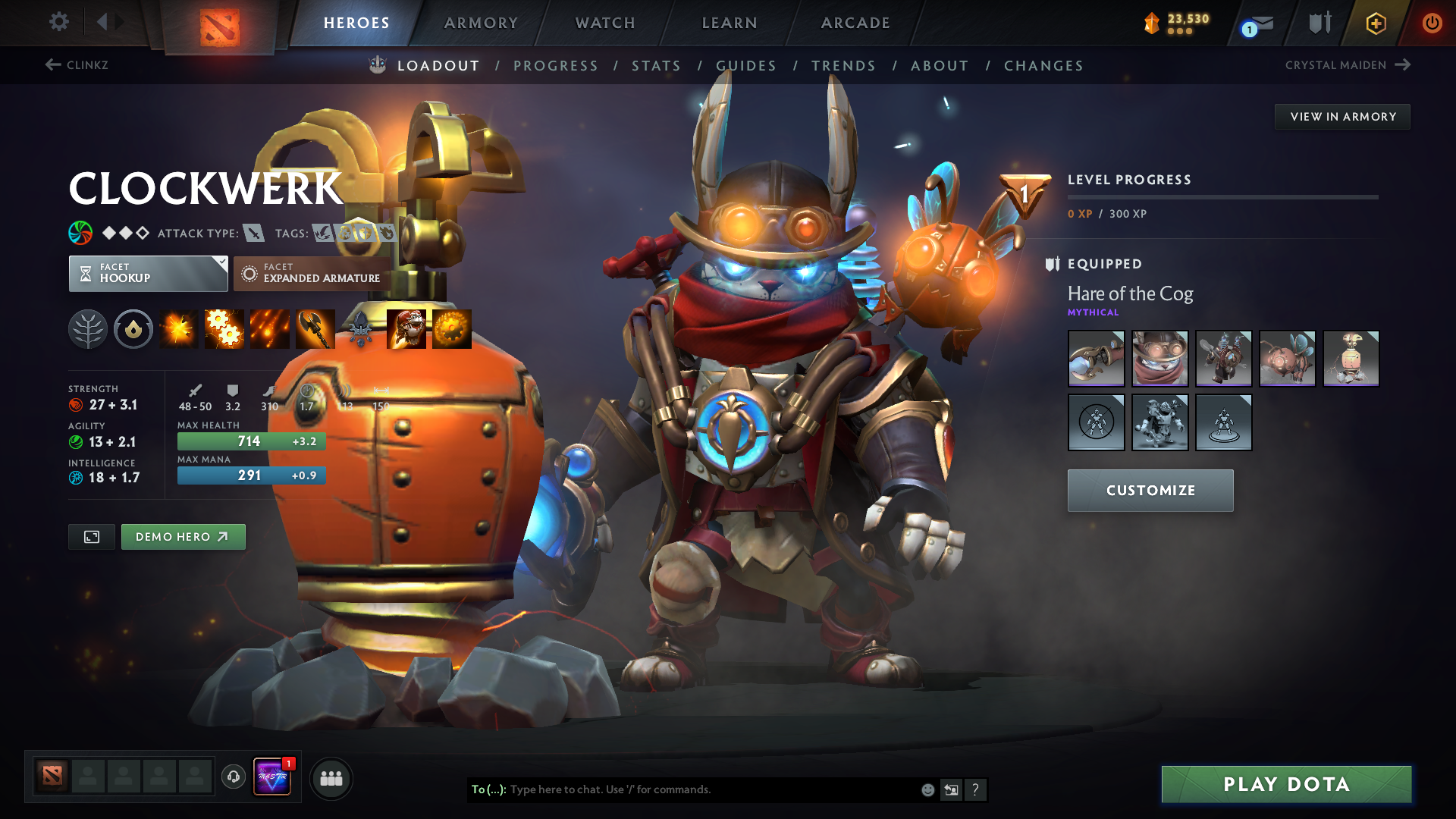This screenshot has width=1456, height=819.
Task: Toggle fullscreen hero preview mode
Action: coord(91,536)
